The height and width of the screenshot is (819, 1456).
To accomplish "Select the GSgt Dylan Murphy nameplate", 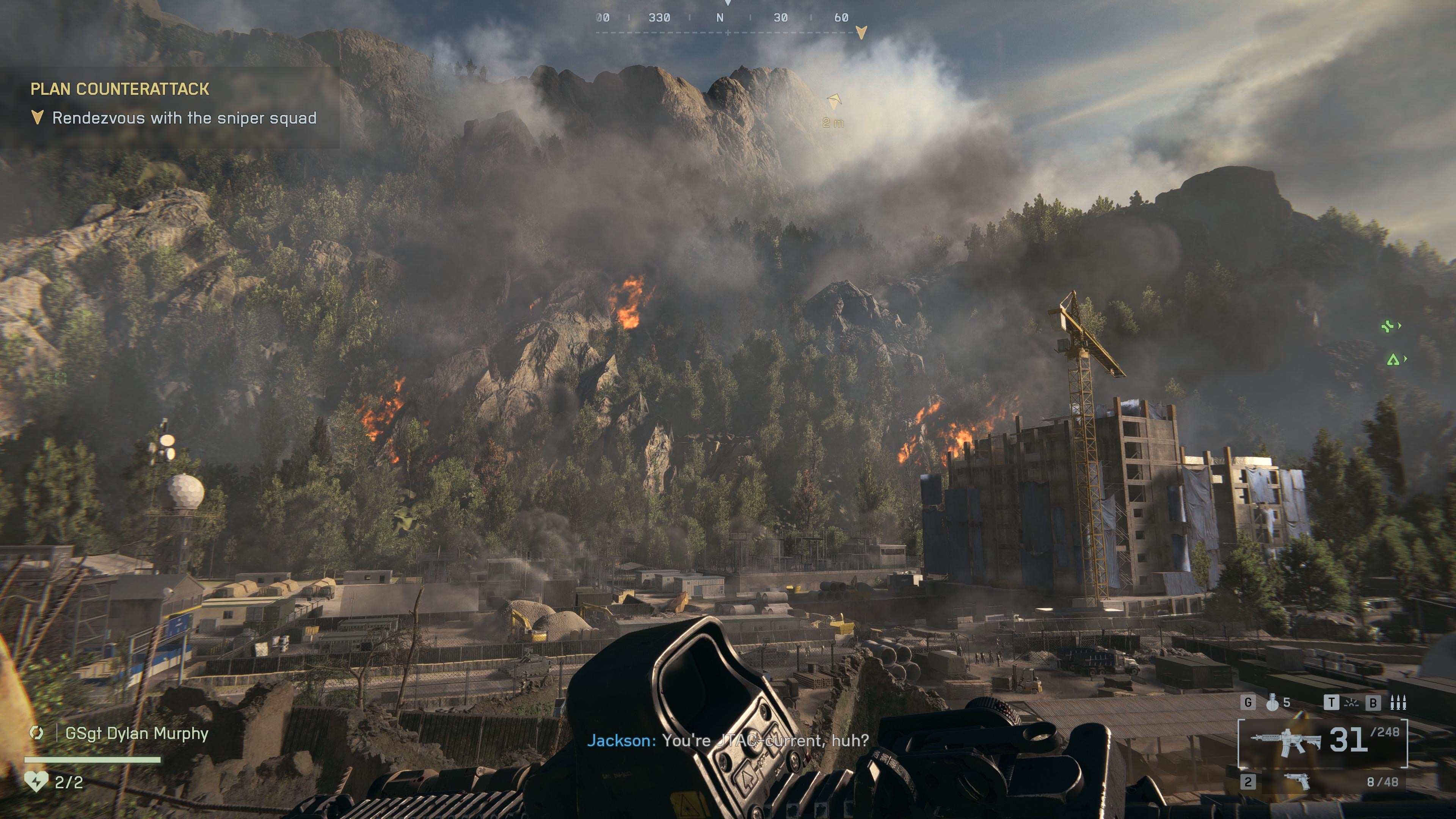I will pos(137,733).
